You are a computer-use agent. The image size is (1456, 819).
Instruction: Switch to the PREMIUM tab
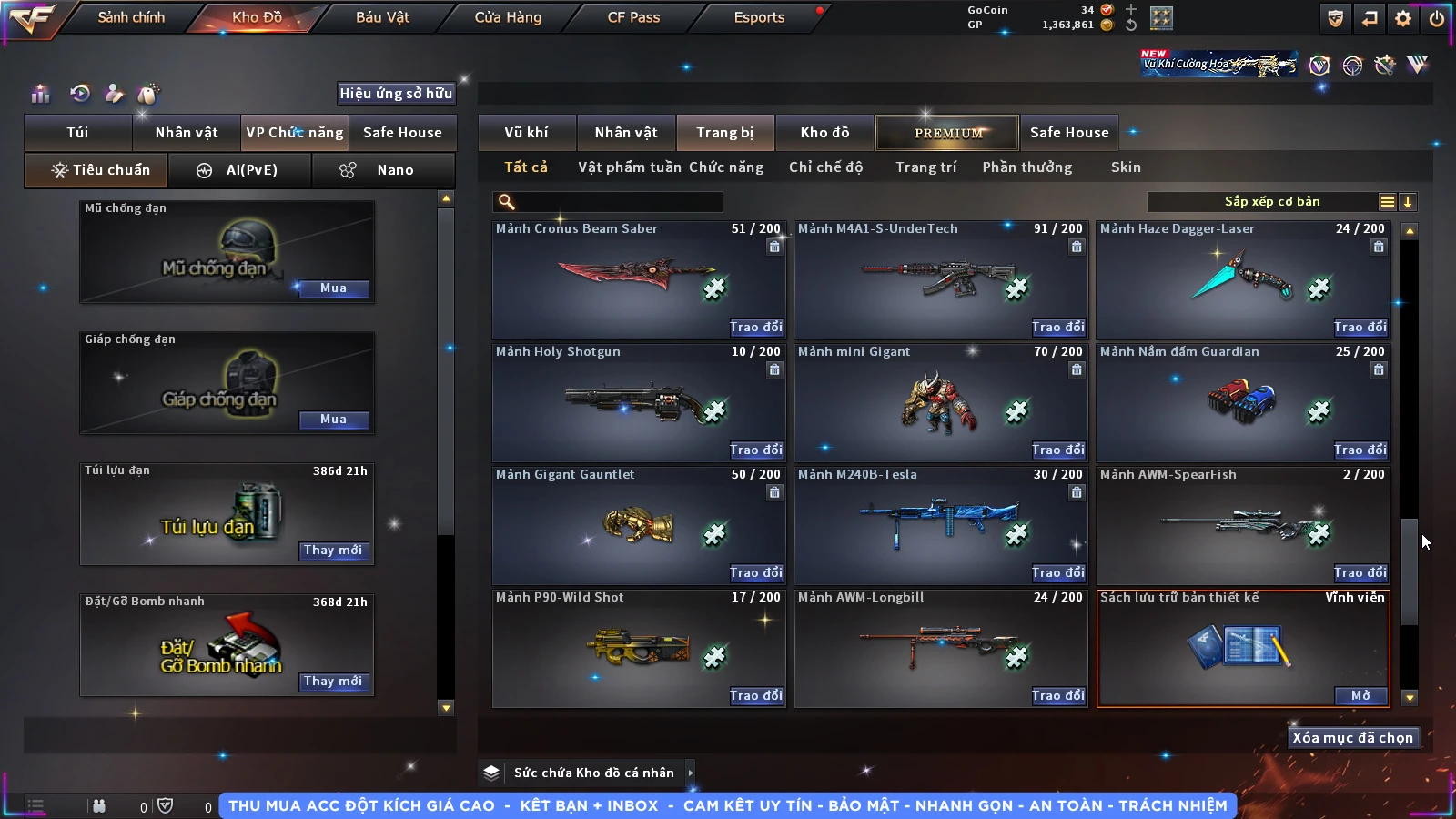947,133
